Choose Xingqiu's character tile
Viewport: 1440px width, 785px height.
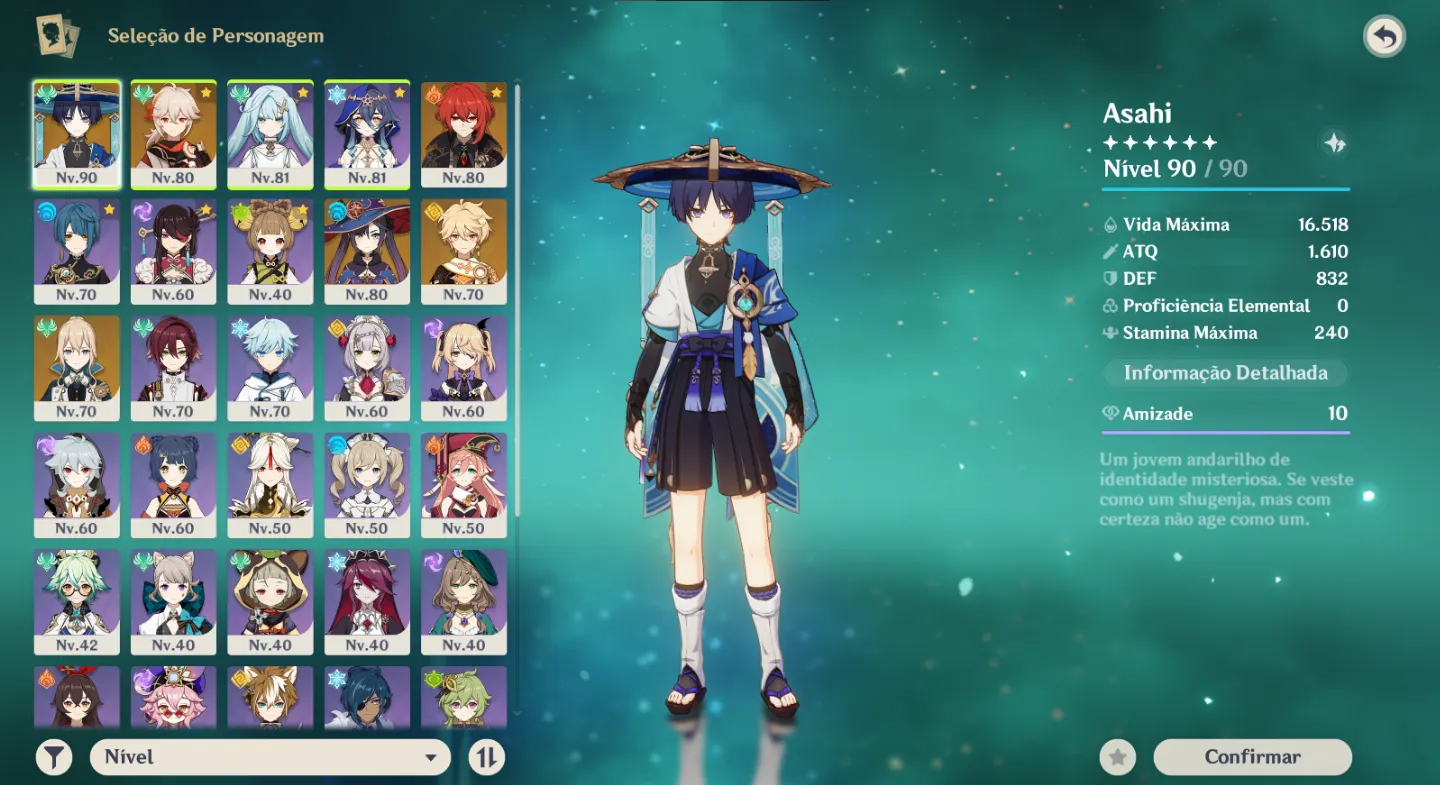(x=76, y=251)
